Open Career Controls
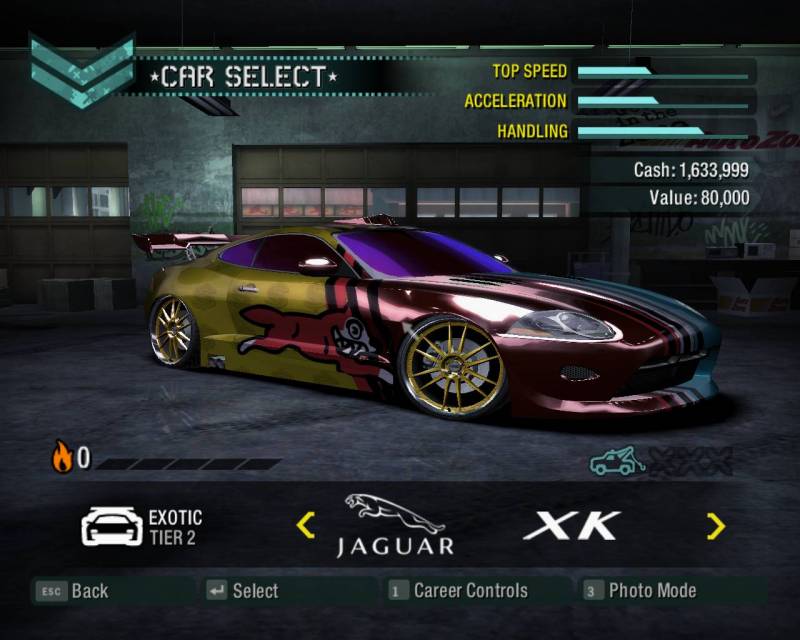The image size is (800, 640). coord(458,591)
